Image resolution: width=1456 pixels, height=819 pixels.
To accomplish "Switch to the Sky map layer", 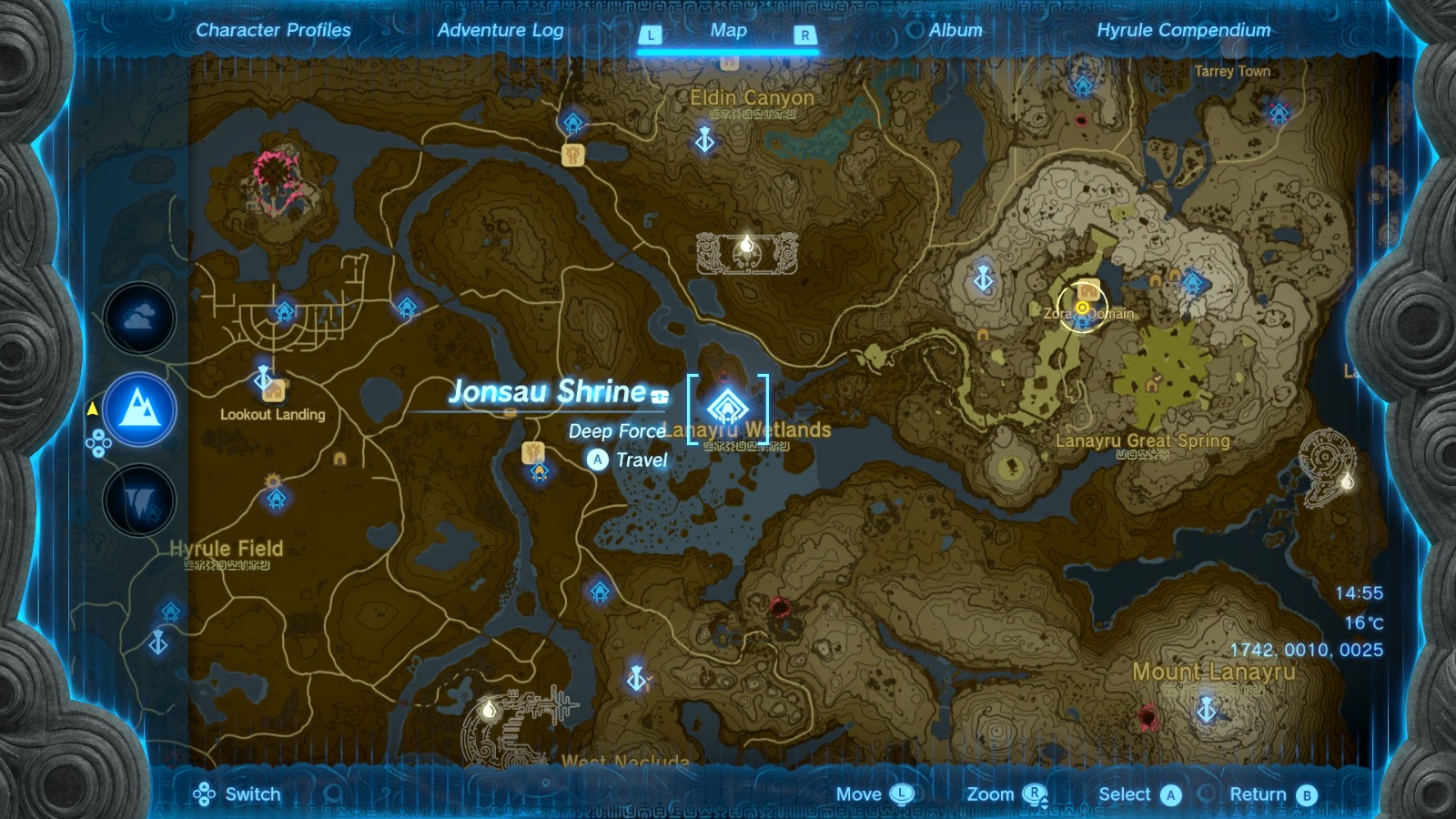I will point(139,320).
